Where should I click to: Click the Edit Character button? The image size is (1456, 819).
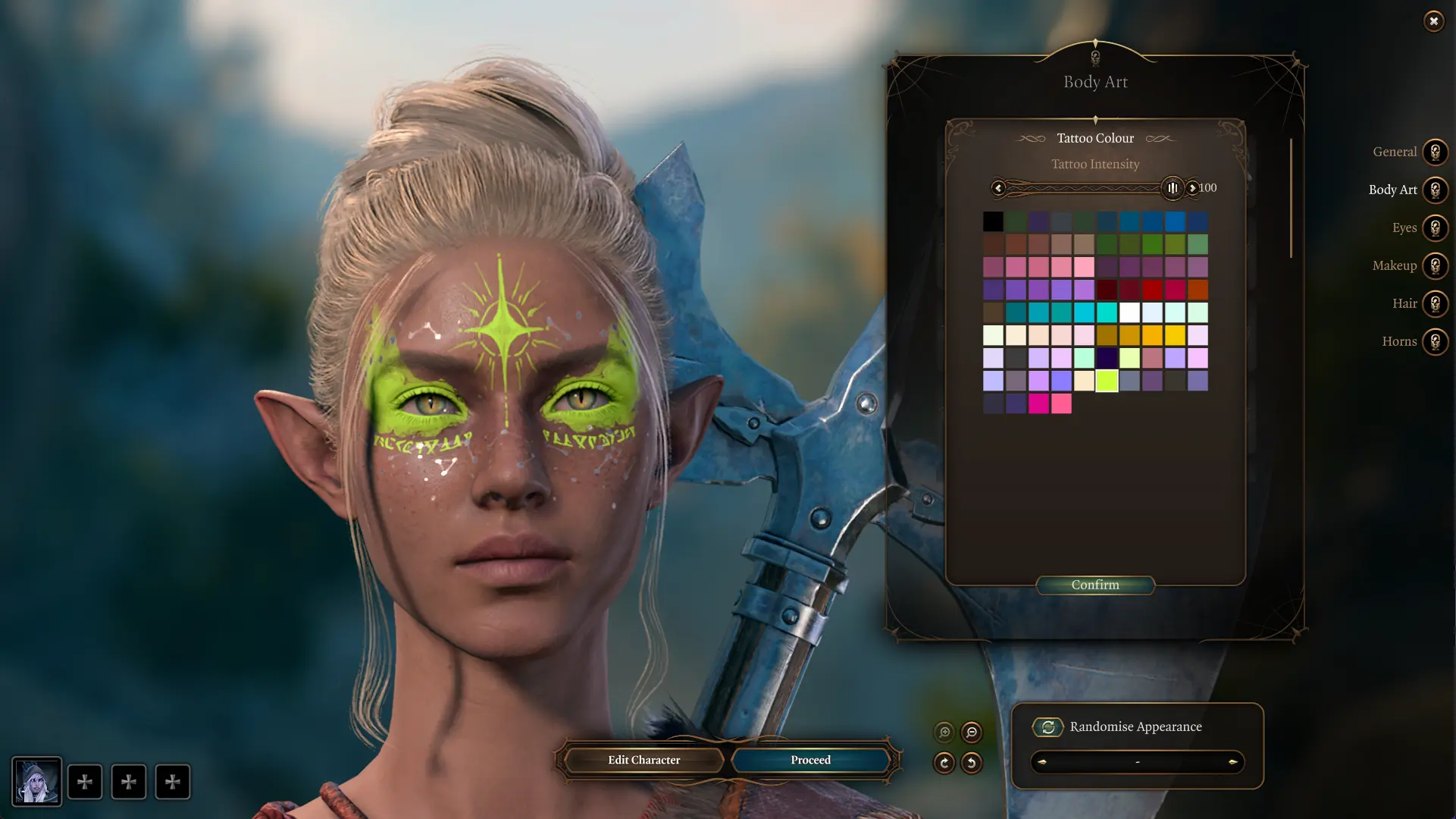pyautogui.click(x=643, y=760)
